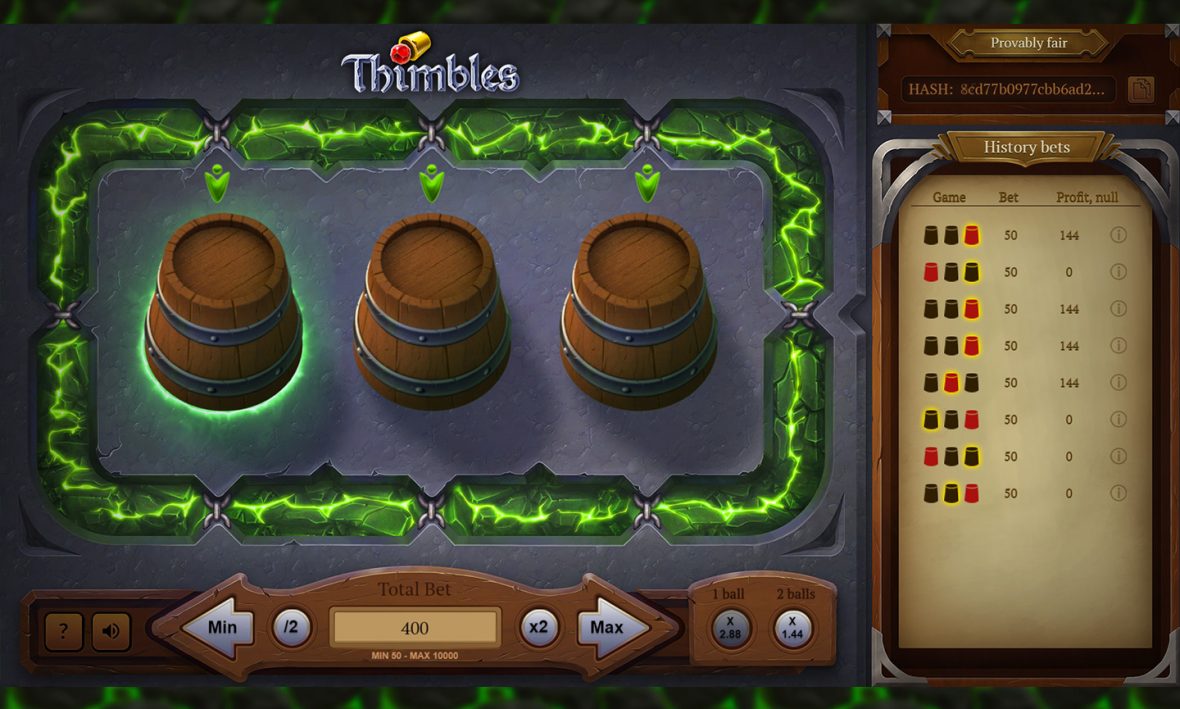
Task: Toggle the sound speaker button
Action: pyautogui.click(x=111, y=631)
